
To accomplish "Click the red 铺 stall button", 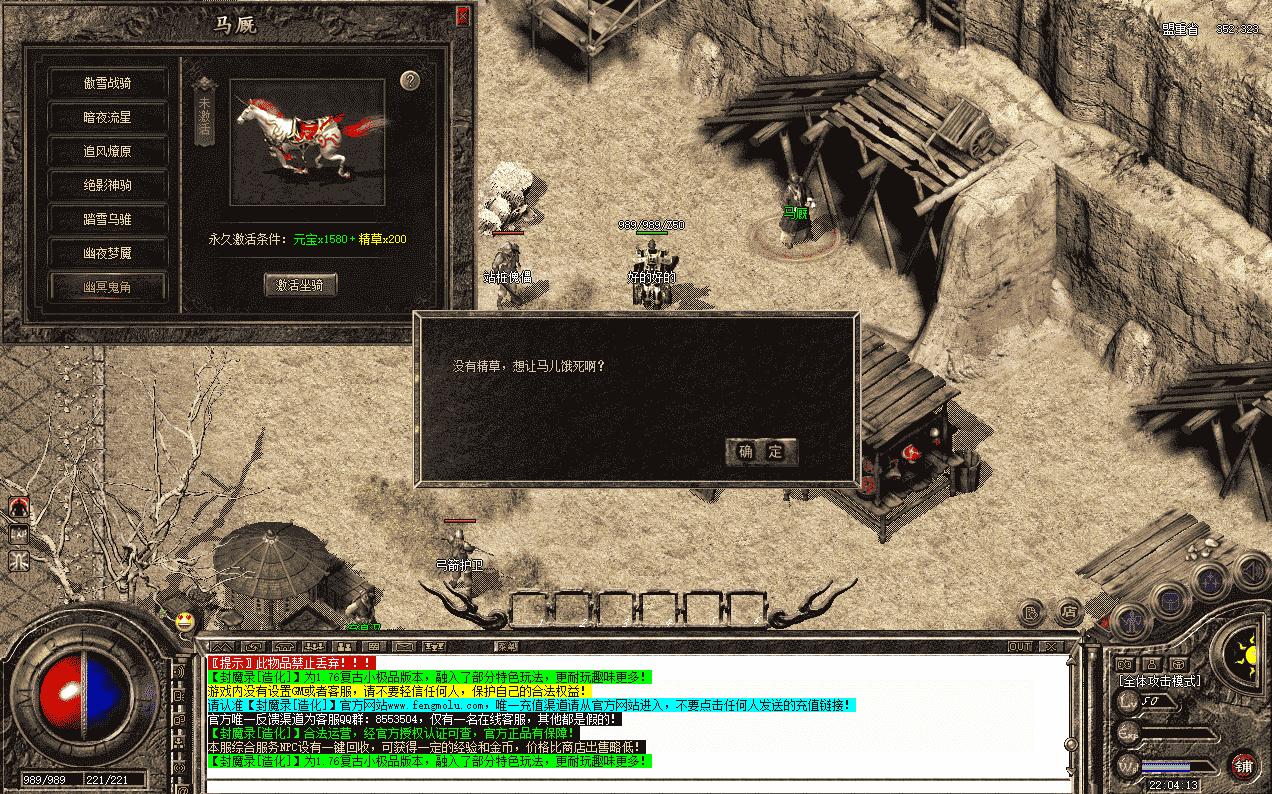I will (1243, 766).
